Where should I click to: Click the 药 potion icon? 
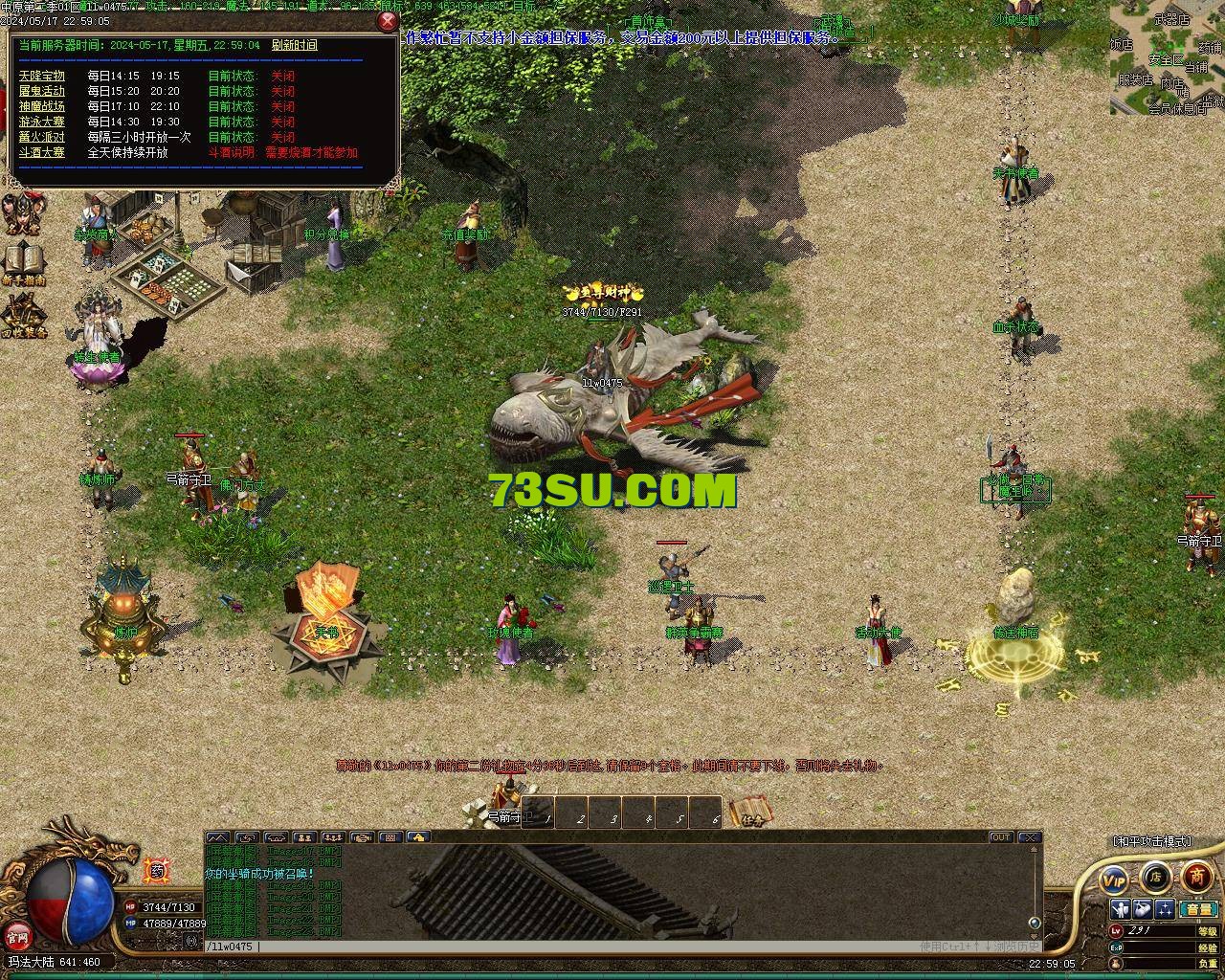(x=157, y=870)
